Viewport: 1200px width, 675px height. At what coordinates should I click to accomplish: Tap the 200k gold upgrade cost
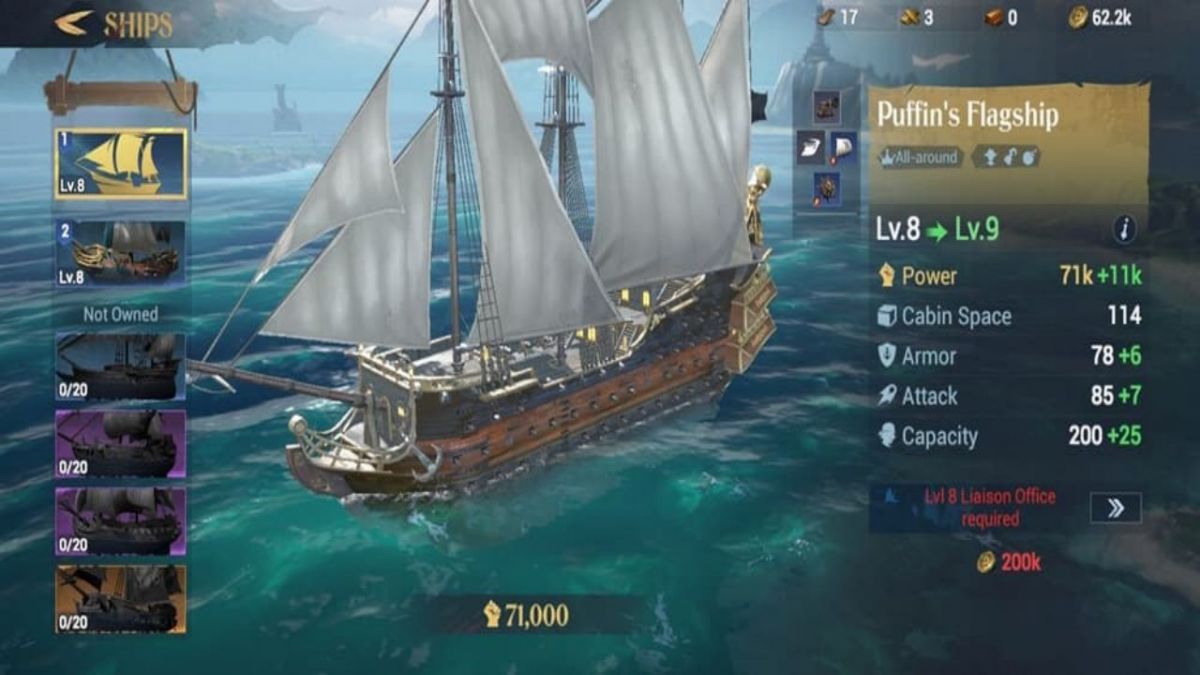(1009, 563)
